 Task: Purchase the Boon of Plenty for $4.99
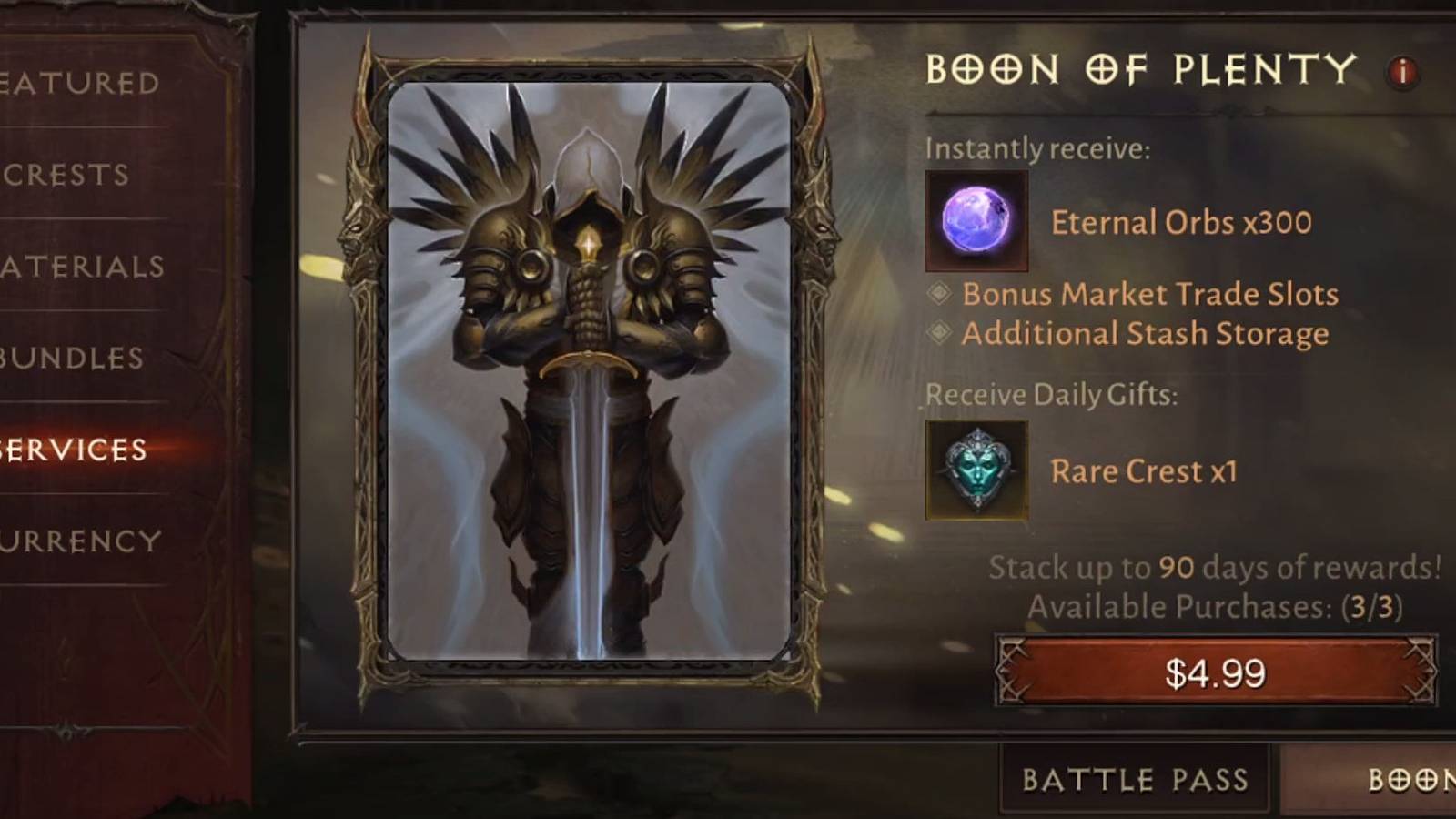click(1210, 672)
